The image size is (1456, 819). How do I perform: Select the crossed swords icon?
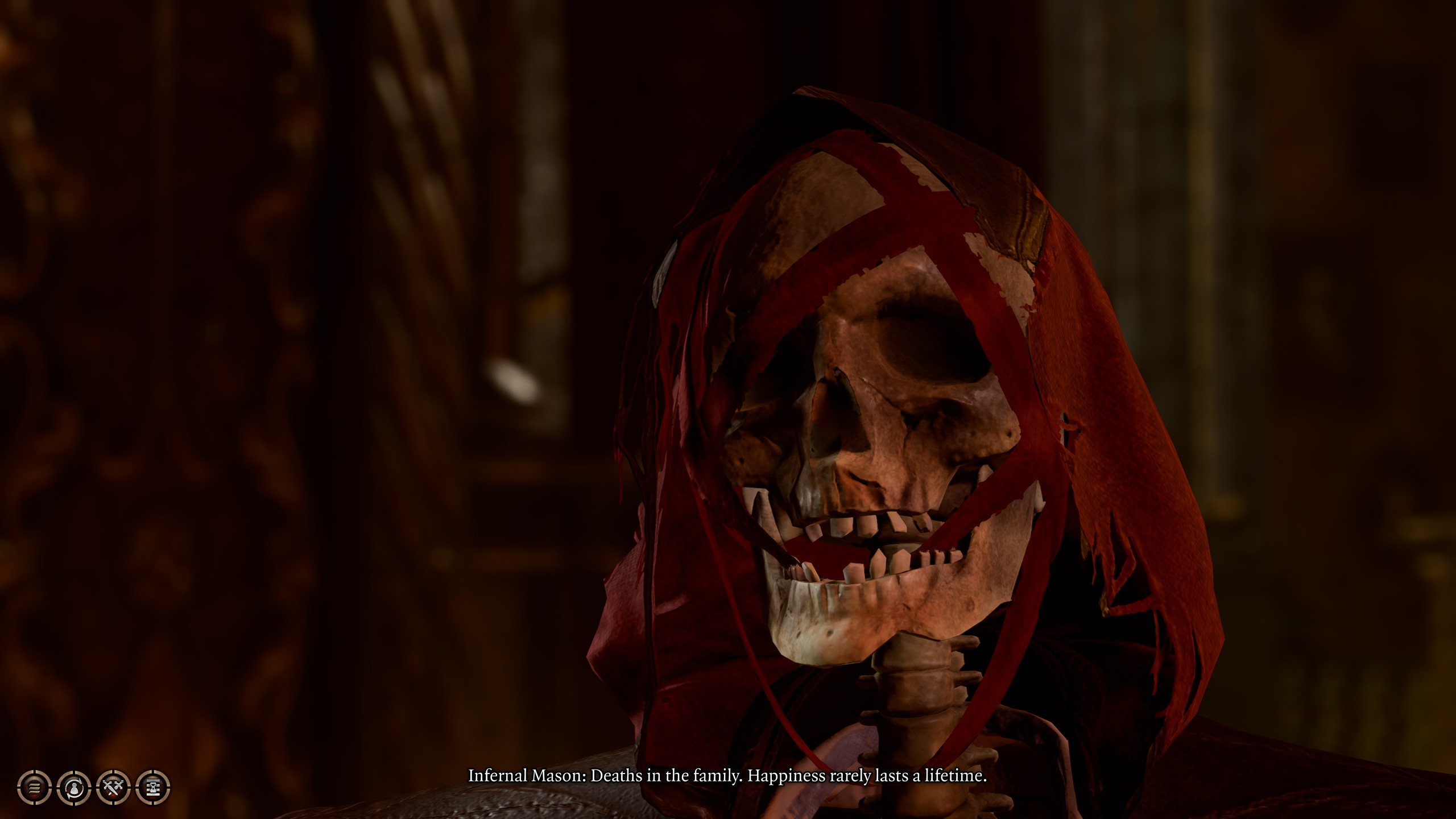coord(114,788)
